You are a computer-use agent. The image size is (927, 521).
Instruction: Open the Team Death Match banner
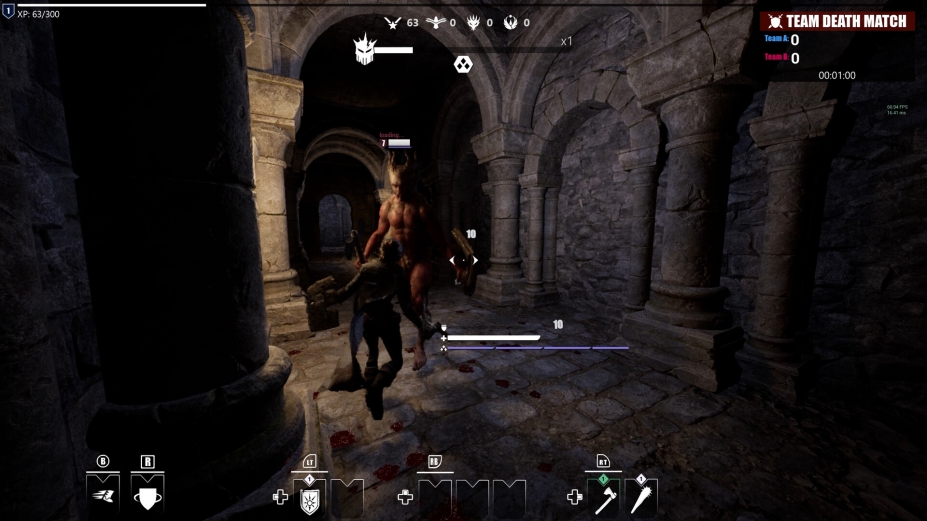click(x=836, y=21)
